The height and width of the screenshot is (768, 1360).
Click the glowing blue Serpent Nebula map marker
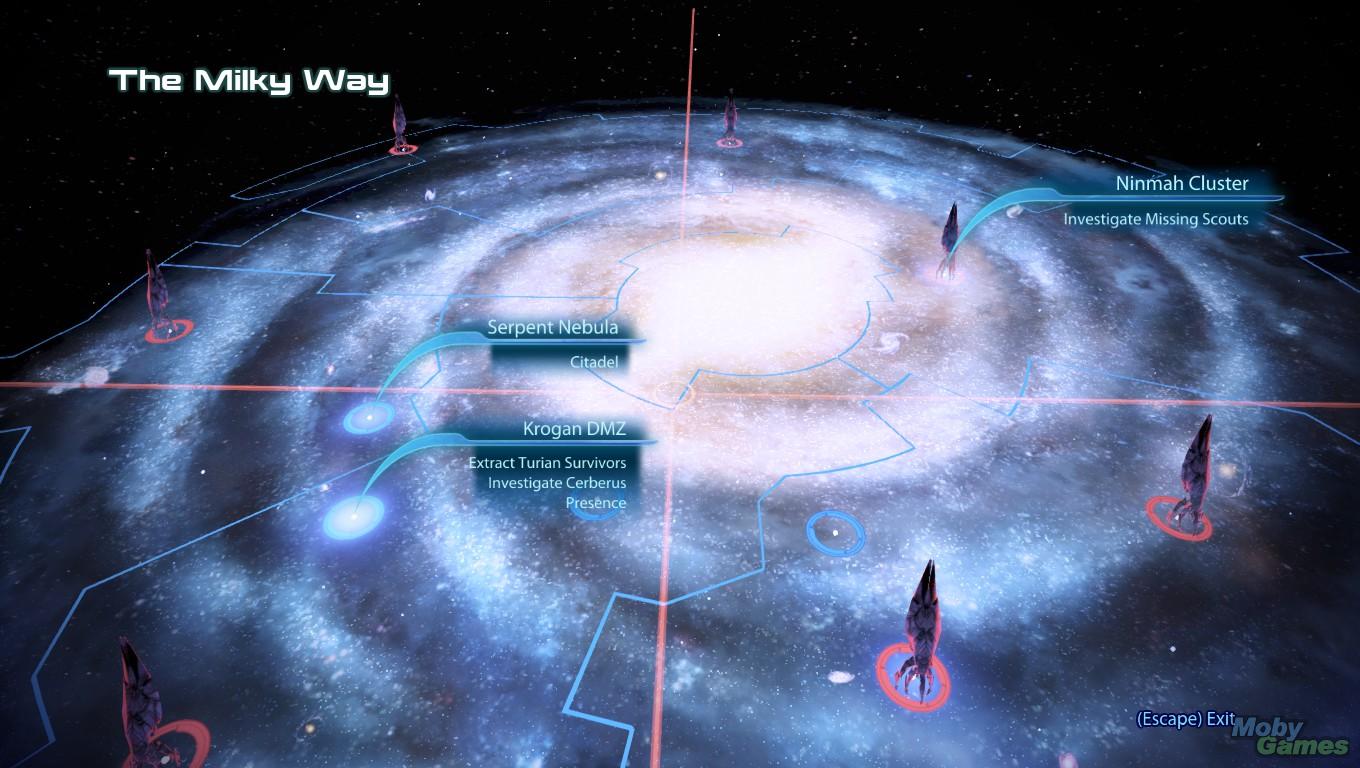[x=368, y=417]
